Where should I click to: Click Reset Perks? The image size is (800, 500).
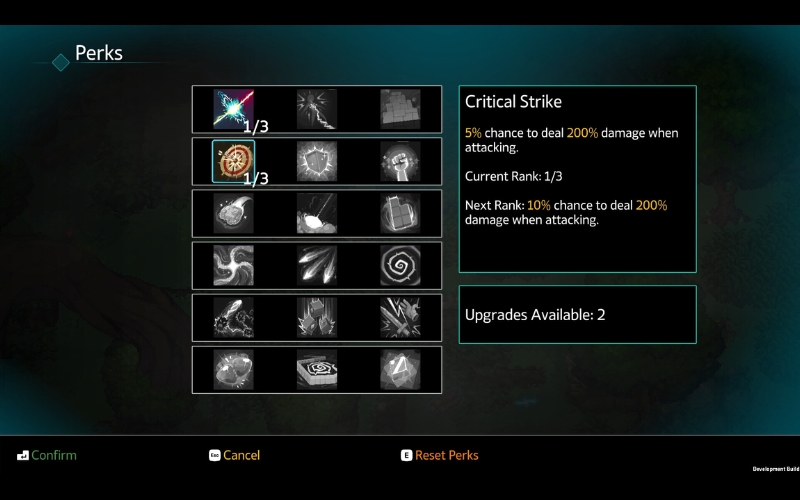click(x=446, y=455)
